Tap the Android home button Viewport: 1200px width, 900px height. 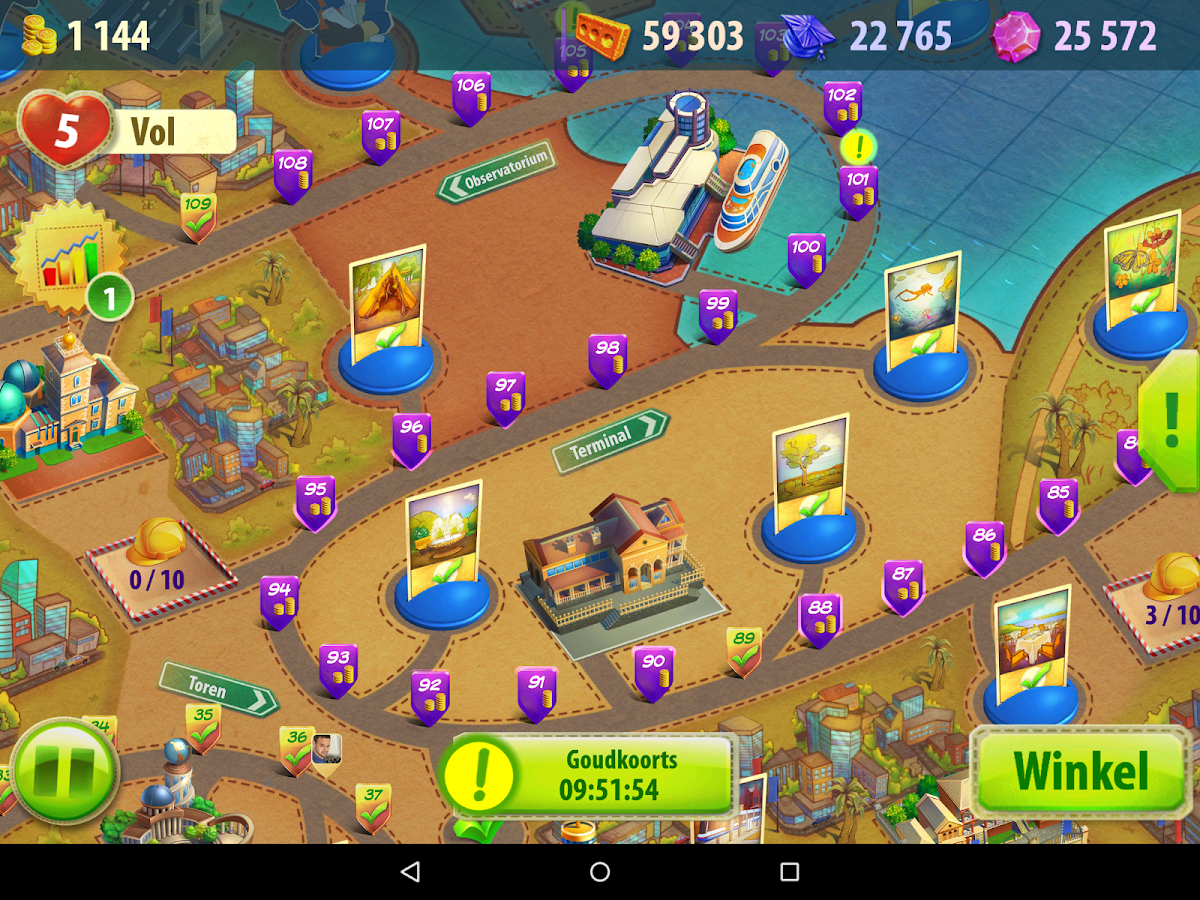click(600, 872)
